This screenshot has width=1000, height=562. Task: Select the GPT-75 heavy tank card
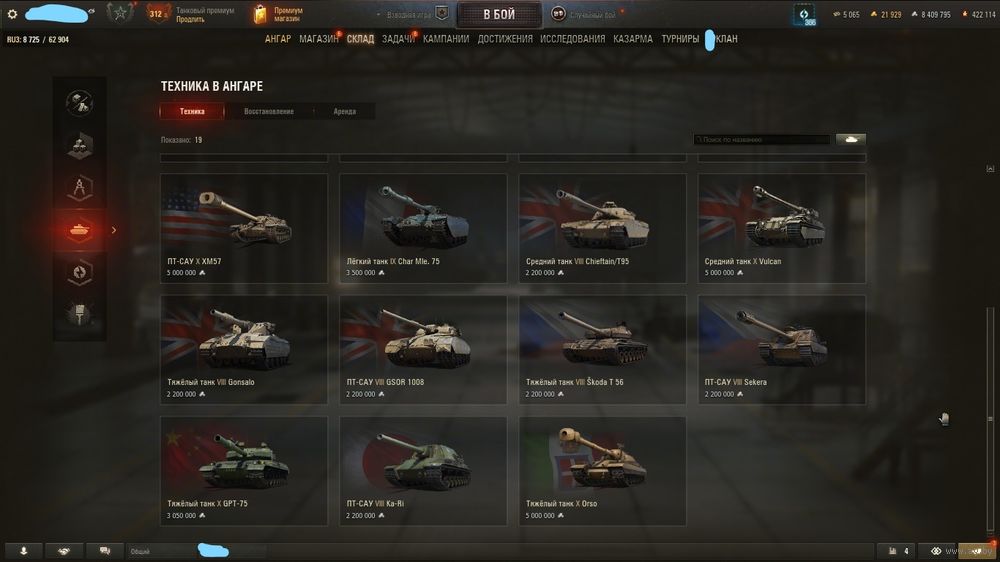click(x=244, y=470)
